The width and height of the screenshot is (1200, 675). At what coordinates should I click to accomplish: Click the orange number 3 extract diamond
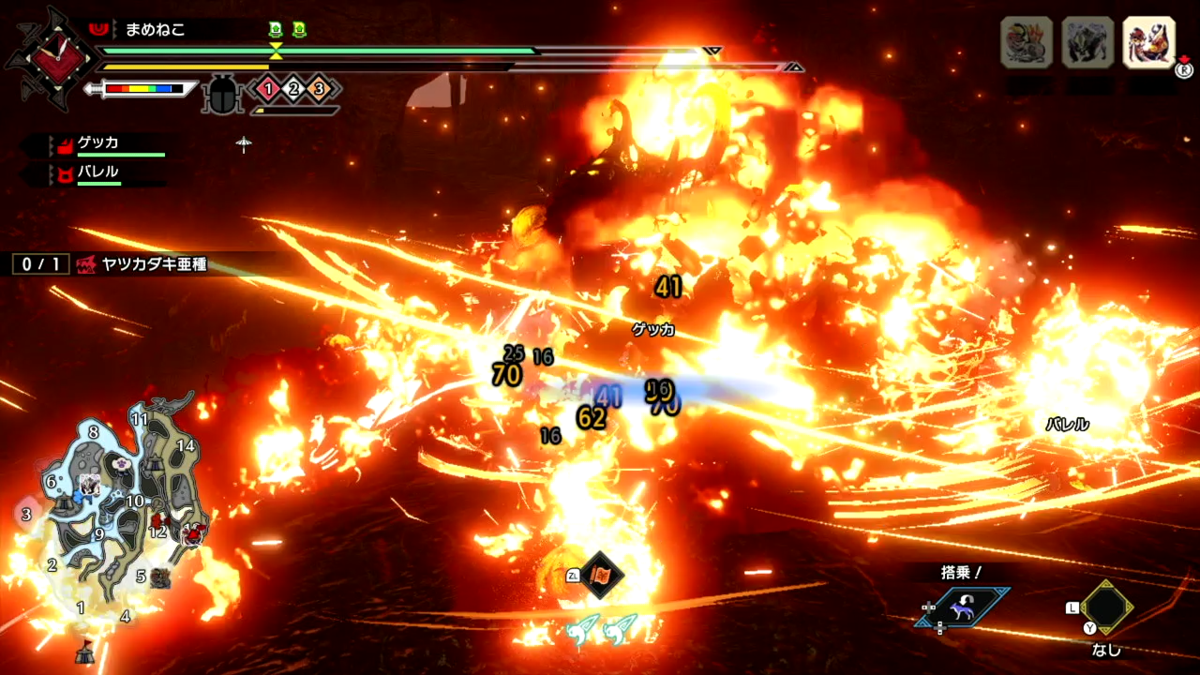[x=319, y=89]
